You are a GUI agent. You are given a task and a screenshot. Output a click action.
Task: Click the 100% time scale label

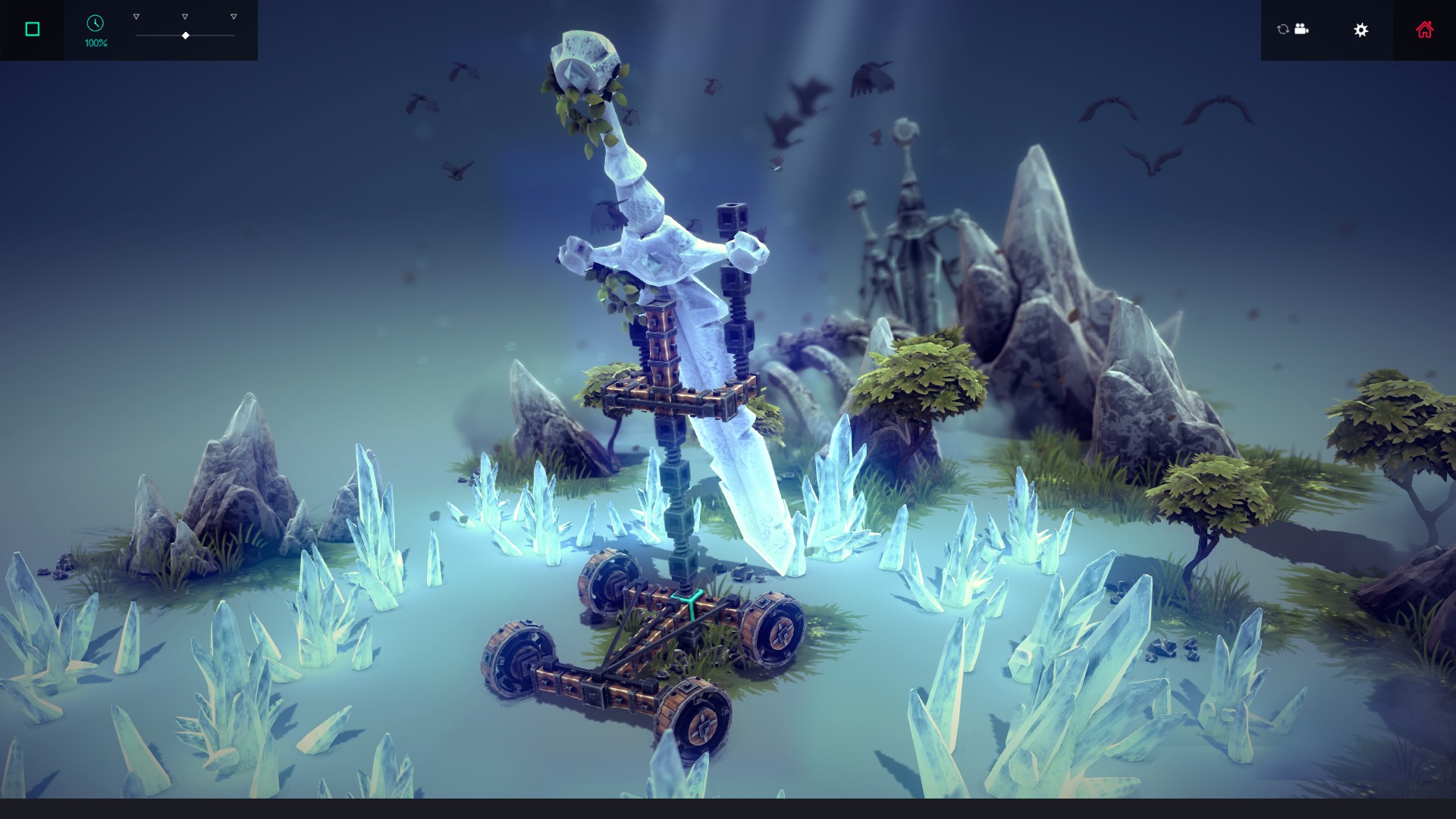point(95,44)
